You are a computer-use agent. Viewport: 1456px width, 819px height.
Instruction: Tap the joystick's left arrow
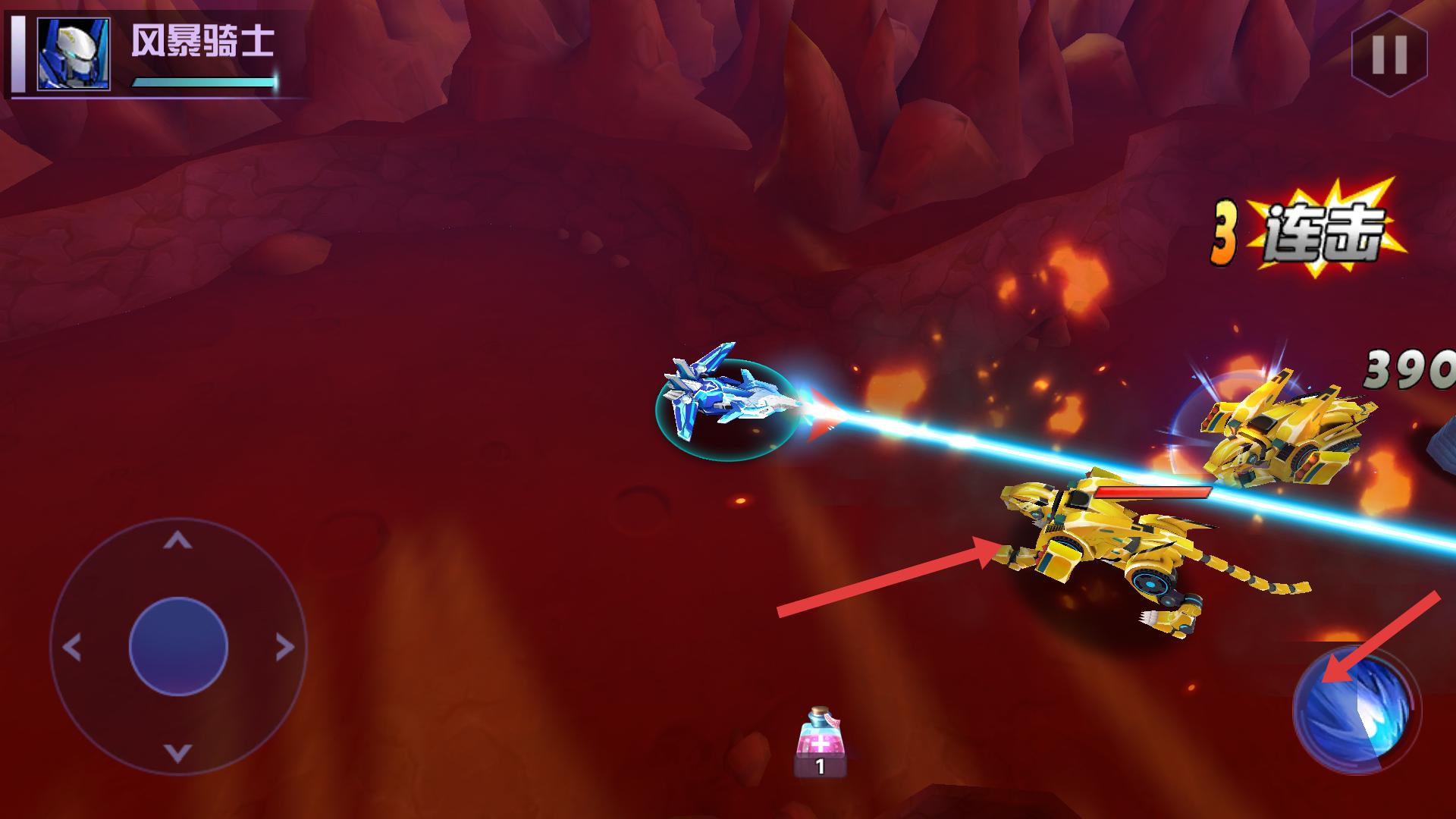tap(72, 648)
